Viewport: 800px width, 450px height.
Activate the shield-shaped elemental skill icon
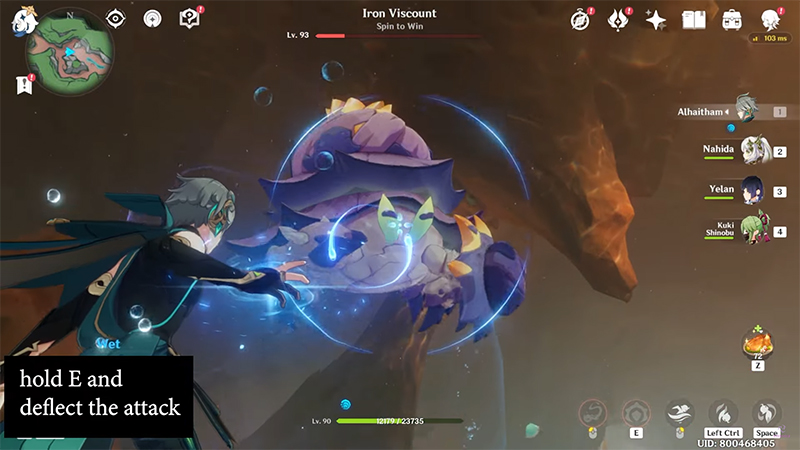pos(636,413)
